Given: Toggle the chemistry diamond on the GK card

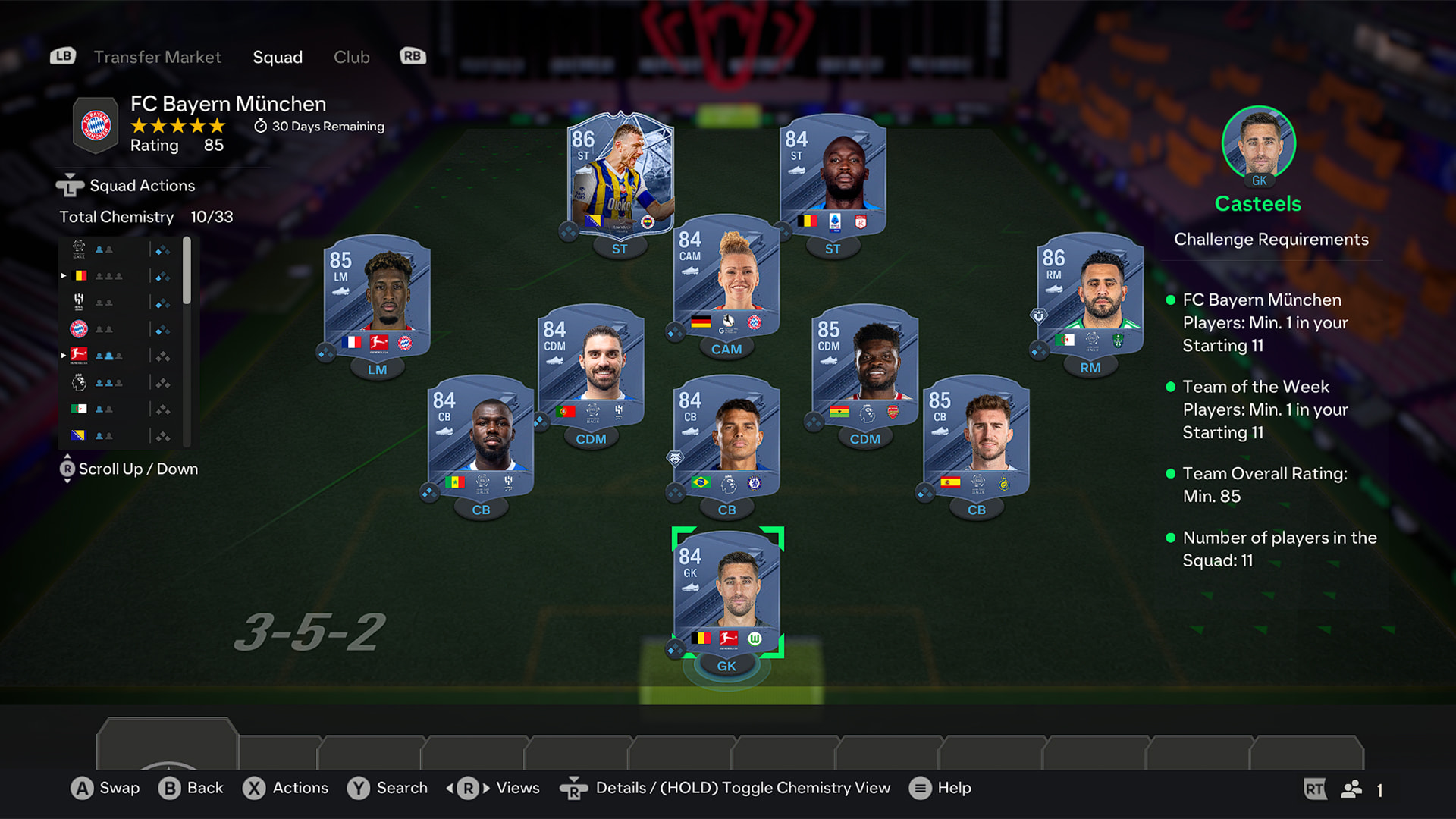Looking at the screenshot, I should click(675, 648).
